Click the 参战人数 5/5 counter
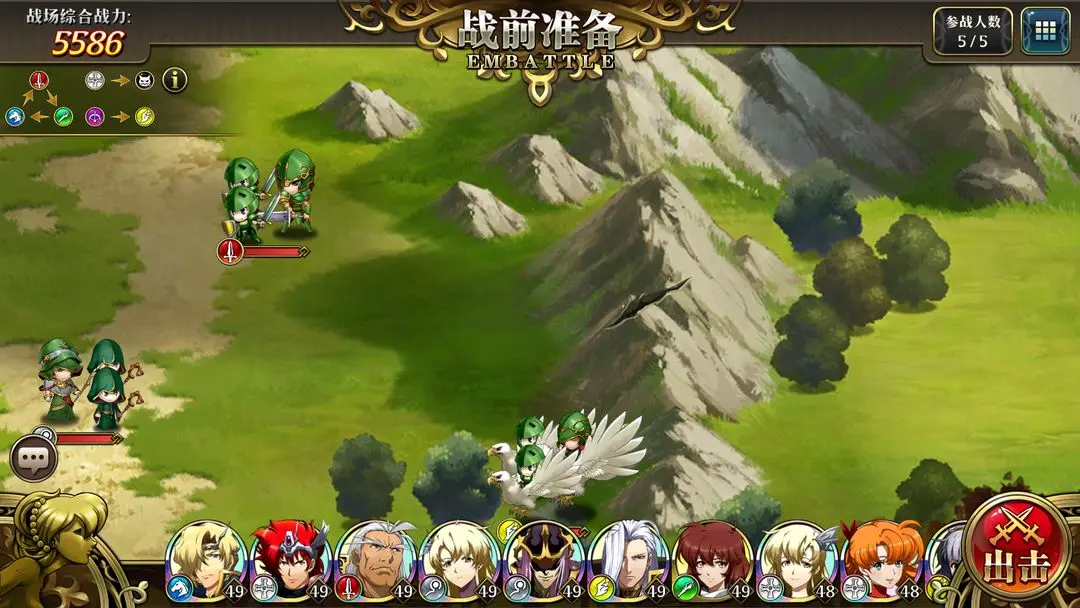The height and width of the screenshot is (608, 1080). (x=972, y=31)
